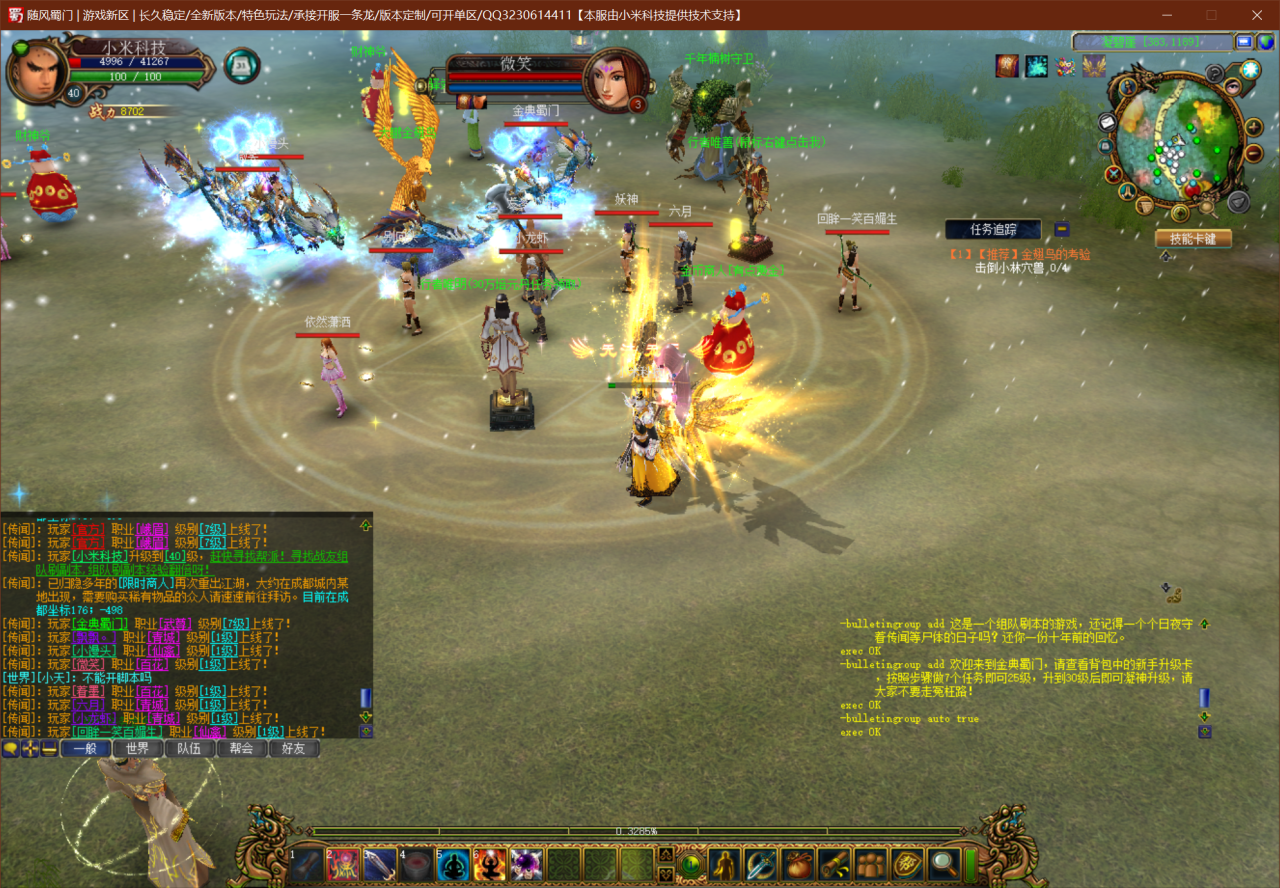This screenshot has width=1280, height=888.
Task: Show the 好友 chat tab
Action: click(294, 748)
